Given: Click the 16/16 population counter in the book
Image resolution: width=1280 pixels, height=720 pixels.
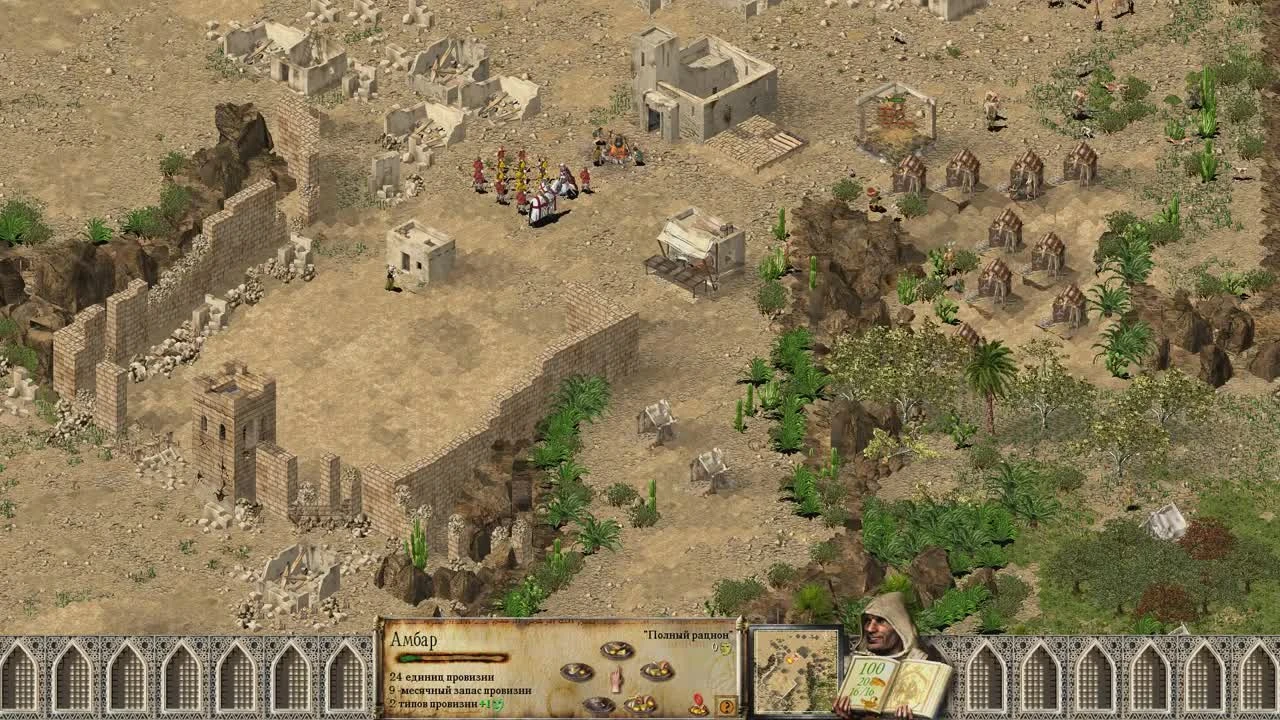Looking at the screenshot, I should pos(862,691).
